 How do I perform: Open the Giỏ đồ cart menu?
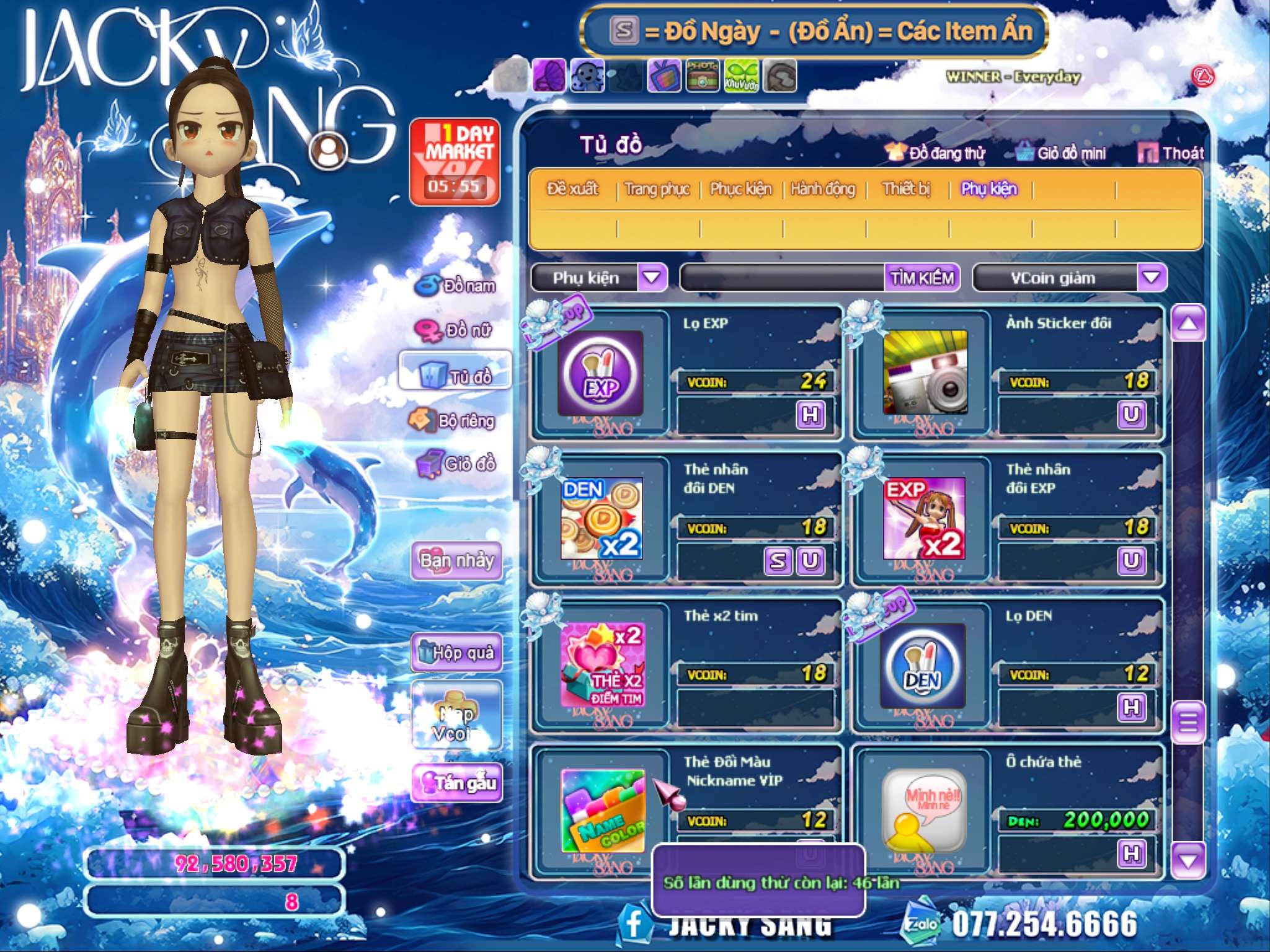coord(456,464)
